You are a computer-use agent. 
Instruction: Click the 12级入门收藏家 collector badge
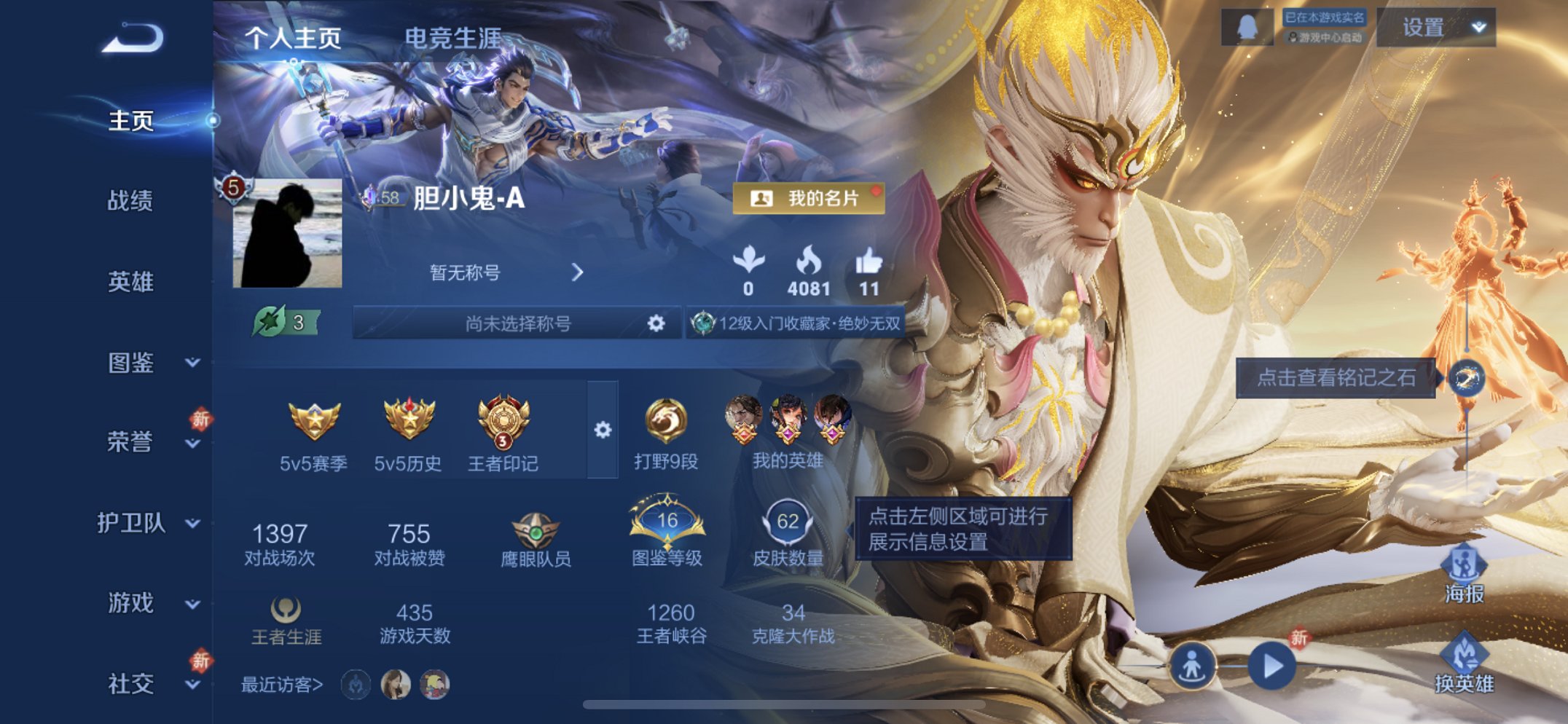pos(798,323)
